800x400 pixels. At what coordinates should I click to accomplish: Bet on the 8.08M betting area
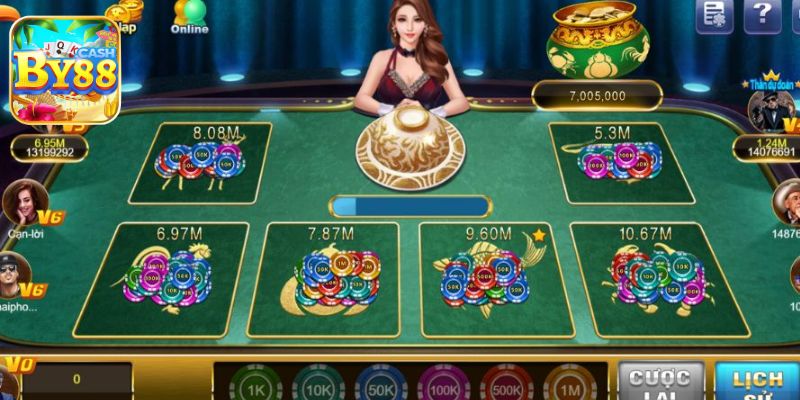[x=213, y=163]
